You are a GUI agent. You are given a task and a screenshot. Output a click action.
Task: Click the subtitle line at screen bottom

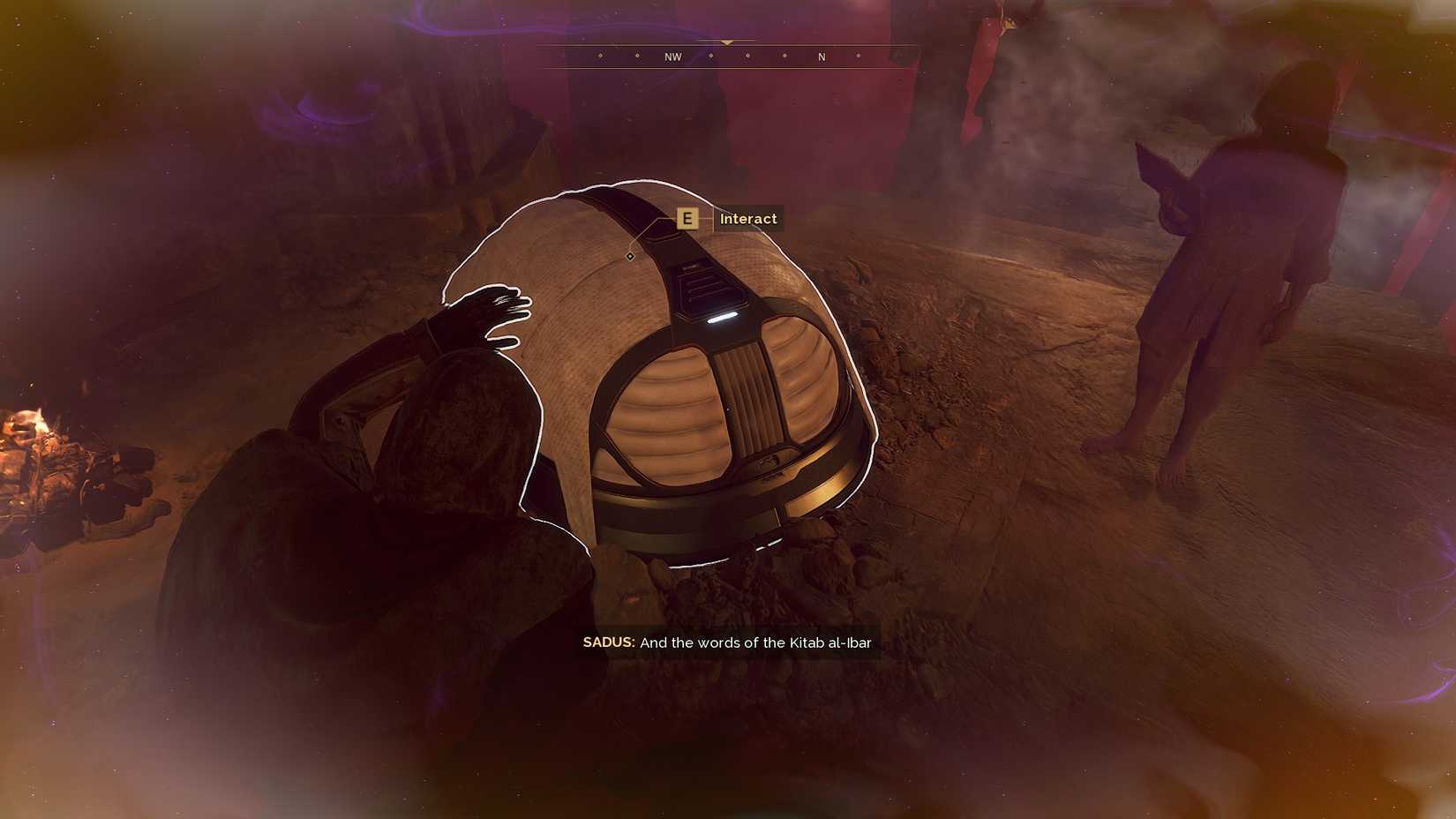(x=727, y=643)
